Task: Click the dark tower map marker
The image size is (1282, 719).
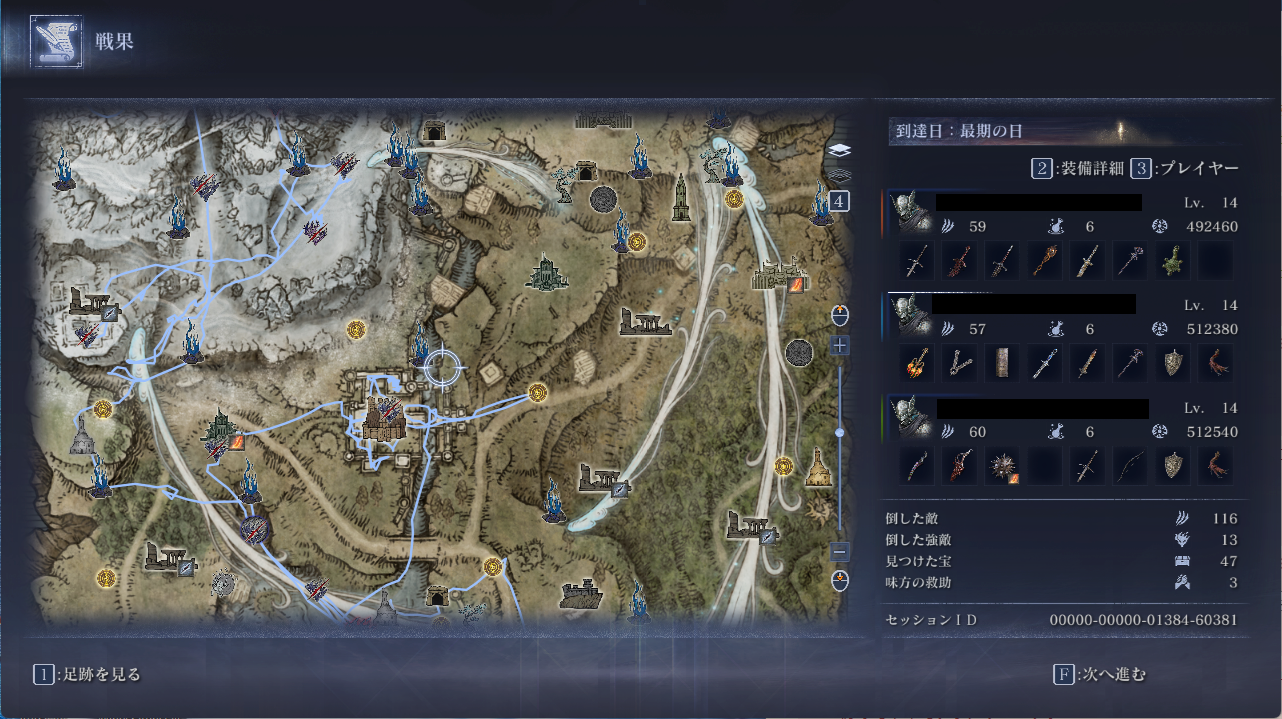Action: [x=681, y=200]
